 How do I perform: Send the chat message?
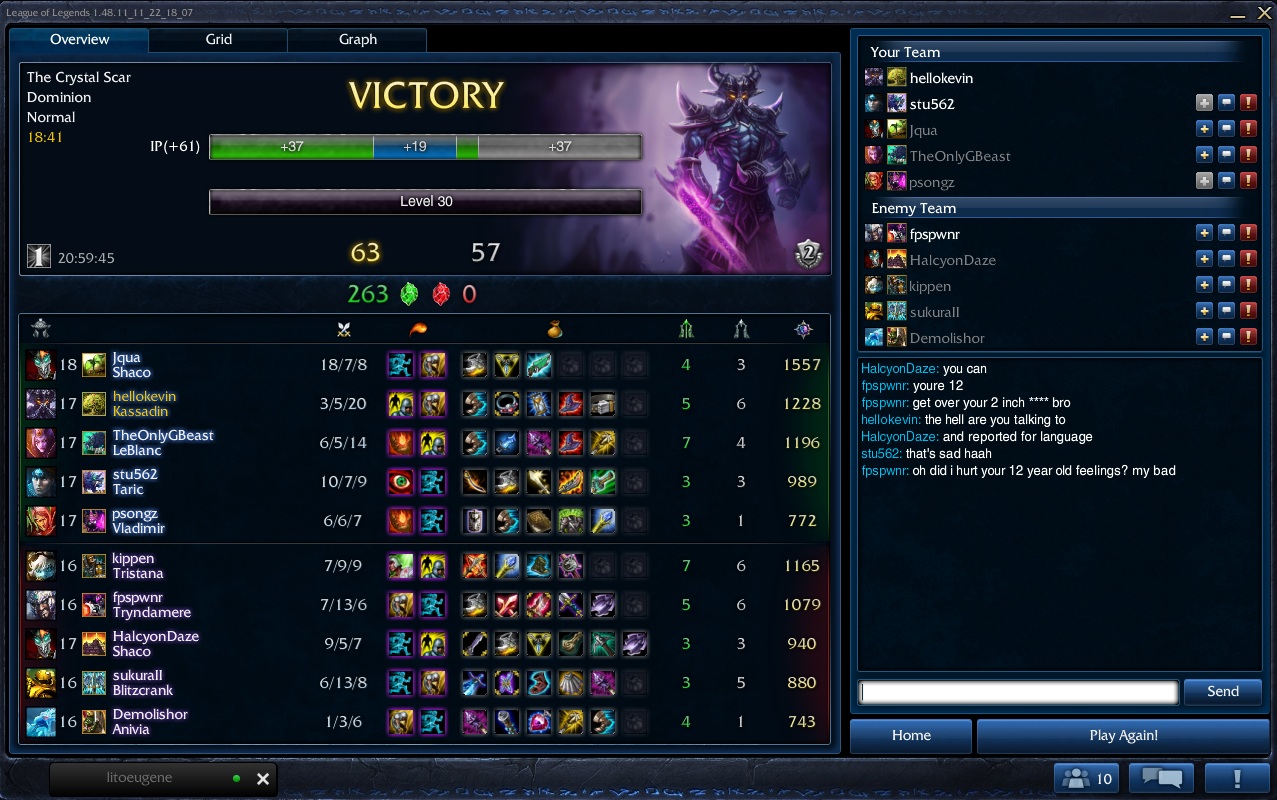(1222, 692)
